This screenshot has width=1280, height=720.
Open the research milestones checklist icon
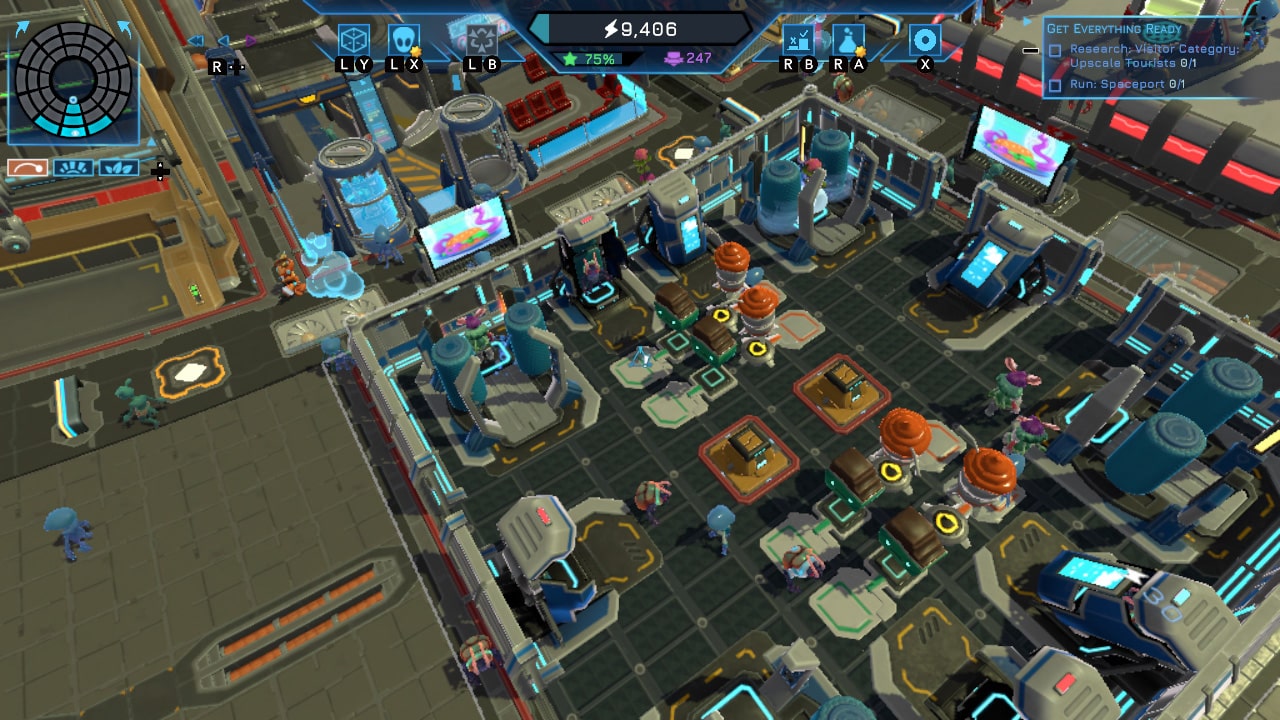point(798,40)
